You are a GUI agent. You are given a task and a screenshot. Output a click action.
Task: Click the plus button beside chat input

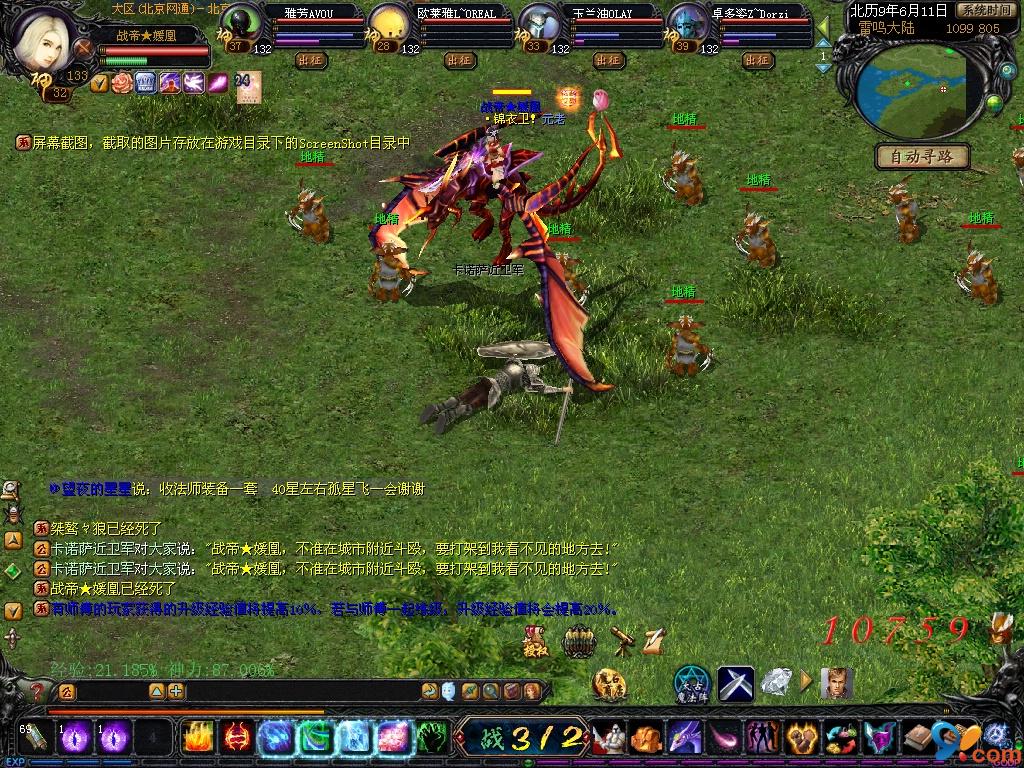[x=176, y=691]
